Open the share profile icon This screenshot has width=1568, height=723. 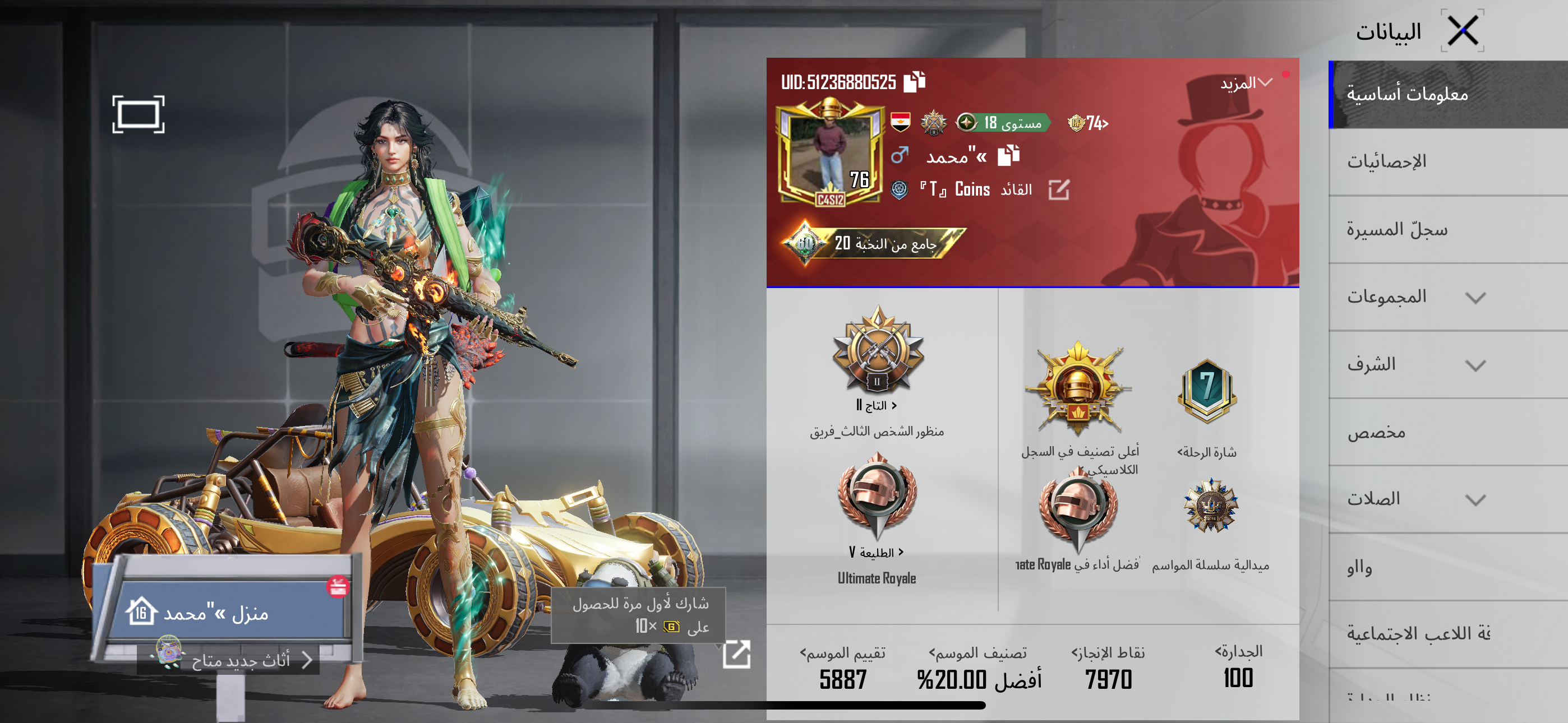[x=736, y=654]
